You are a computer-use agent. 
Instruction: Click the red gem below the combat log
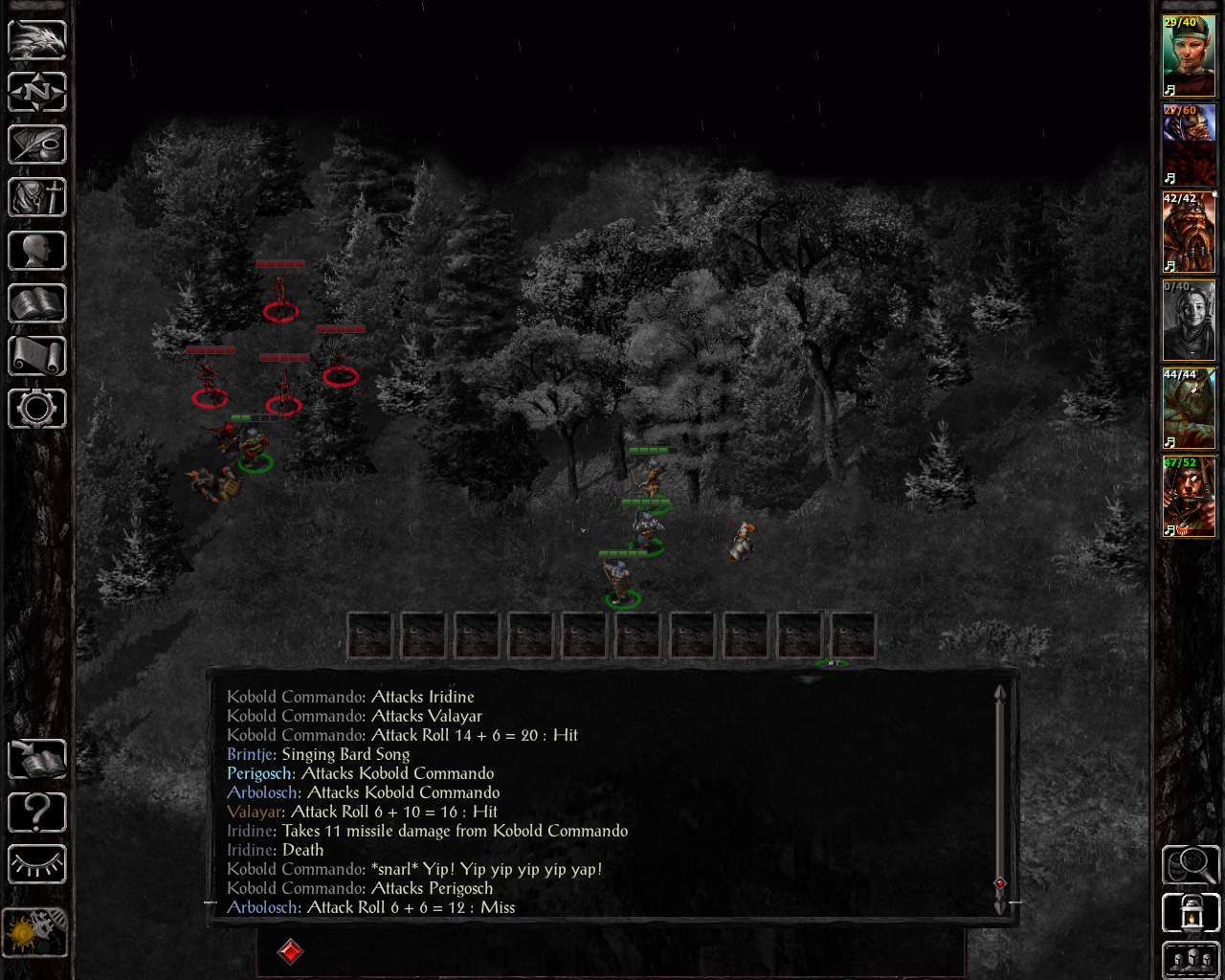click(x=290, y=951)
